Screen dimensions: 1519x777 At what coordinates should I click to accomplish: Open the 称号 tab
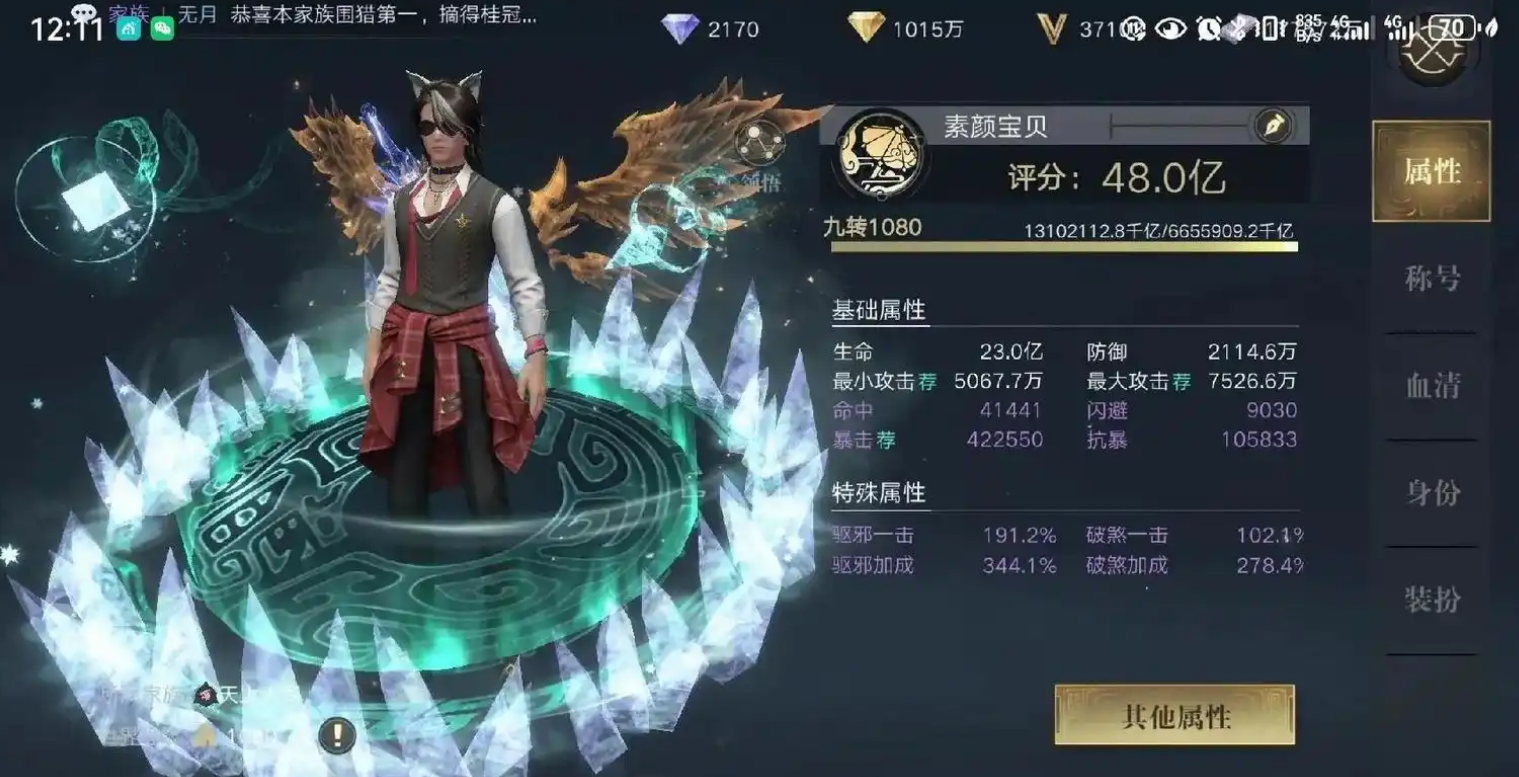(1431, 279)
